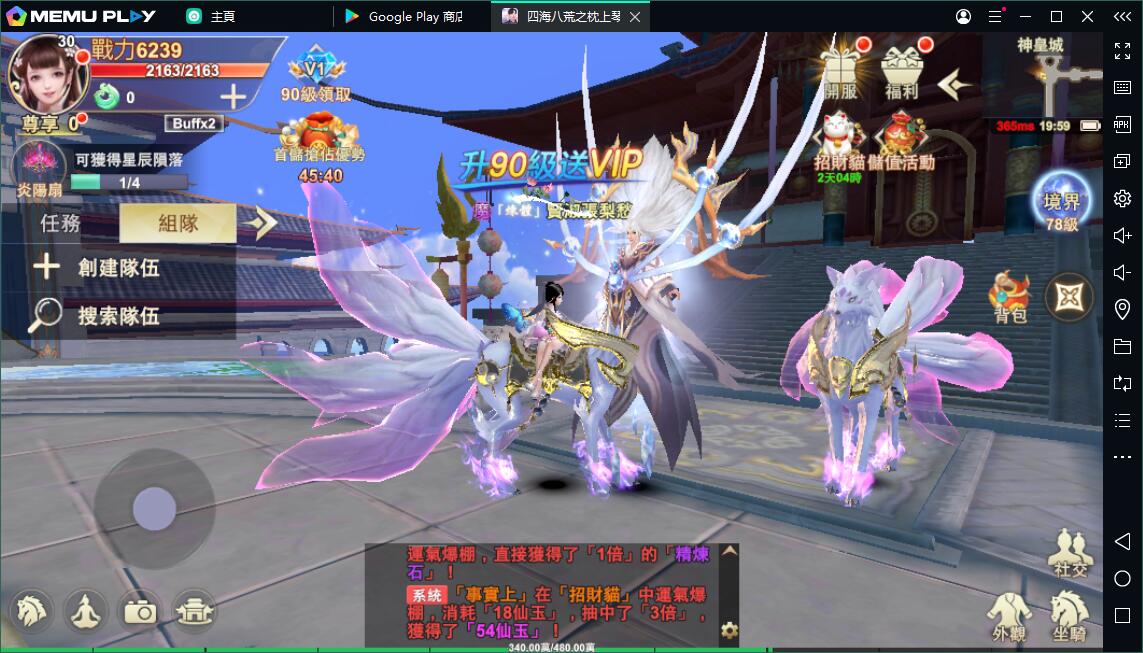Screen dimensions: 1143x653
Task: Open the camera screenshot mode
Action: pyautogui.click(x=140, y=611)
